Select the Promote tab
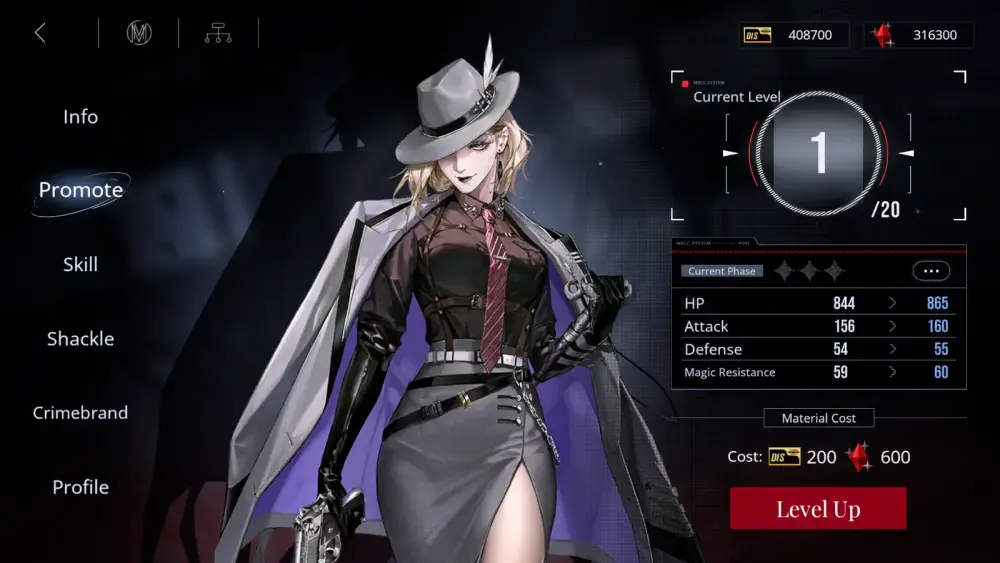Screen dimensions: 1000x563 click(80, 190)
